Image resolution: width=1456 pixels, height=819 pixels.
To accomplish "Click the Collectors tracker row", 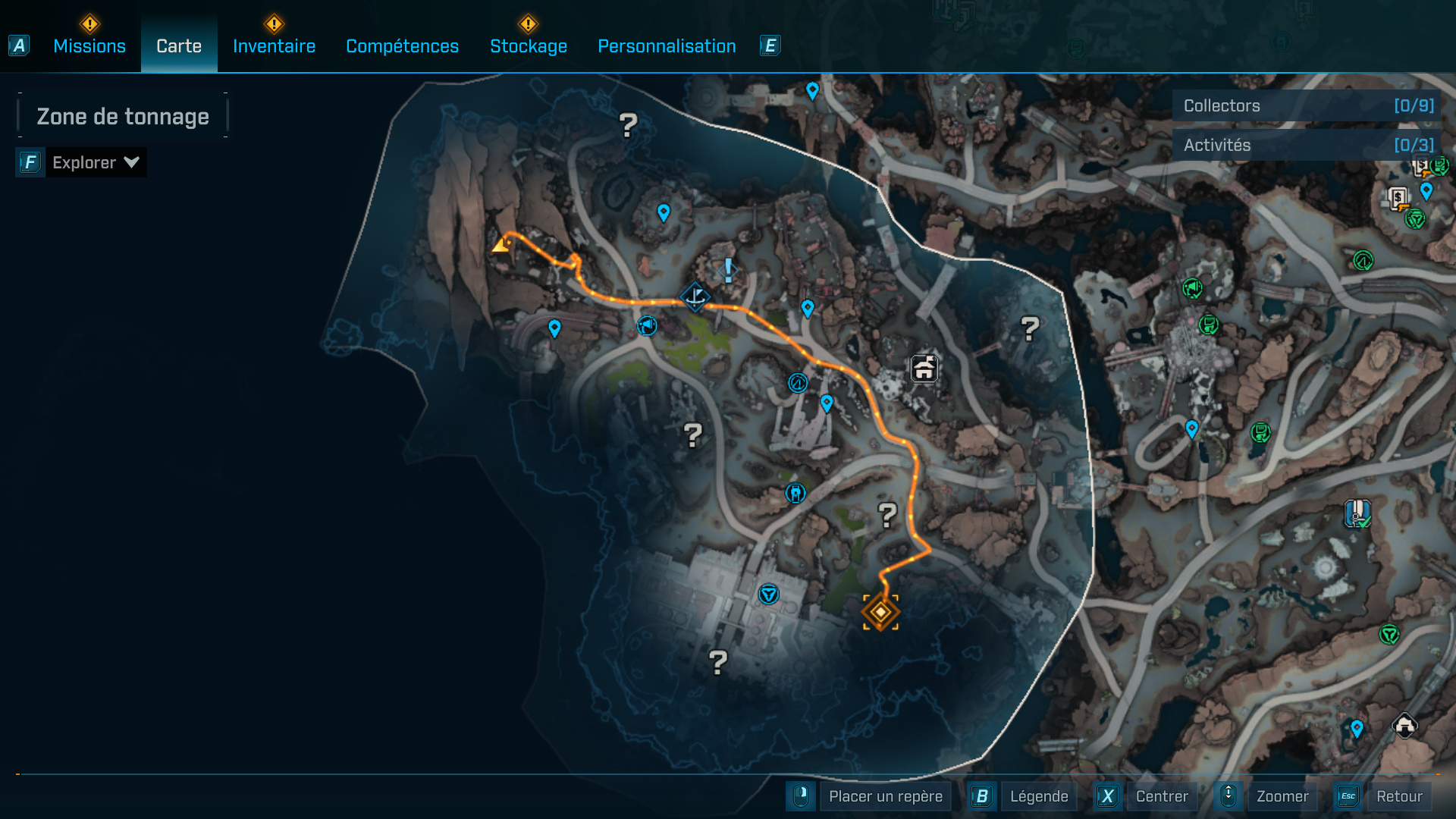I will pos(1307,105).
